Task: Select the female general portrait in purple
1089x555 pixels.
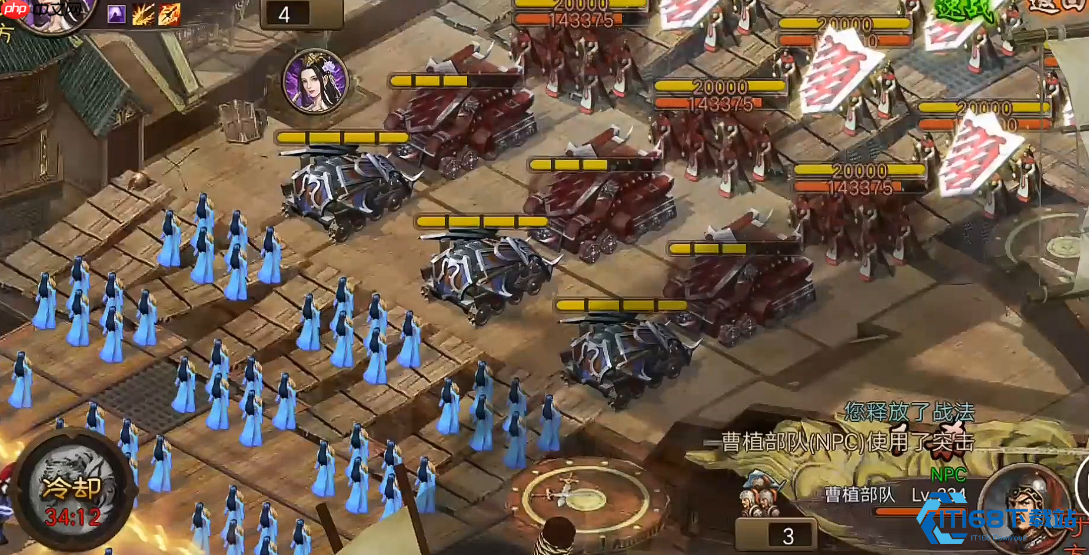Action: 314,81
